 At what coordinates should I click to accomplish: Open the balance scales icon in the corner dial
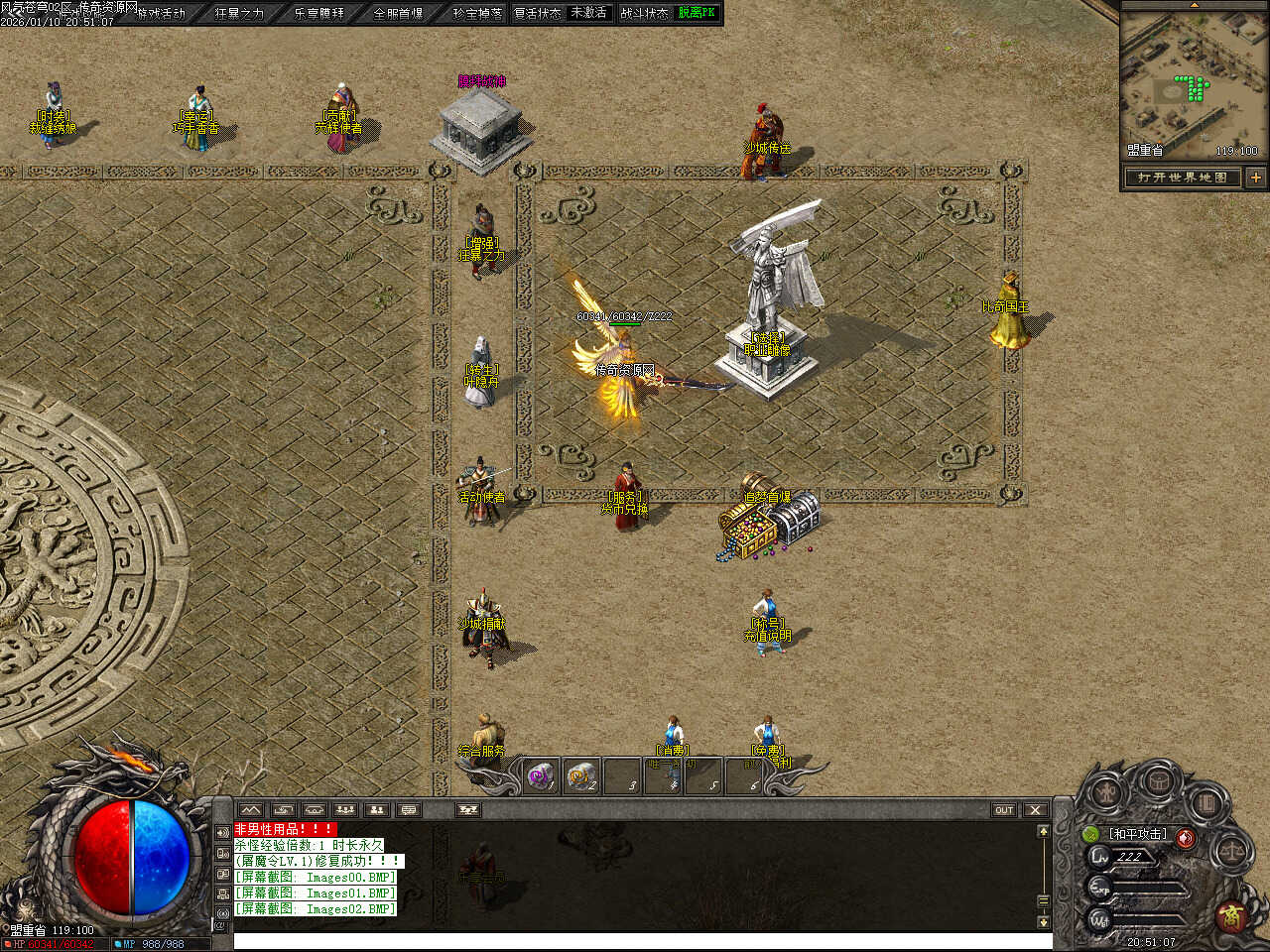(x=1233, y=850)
